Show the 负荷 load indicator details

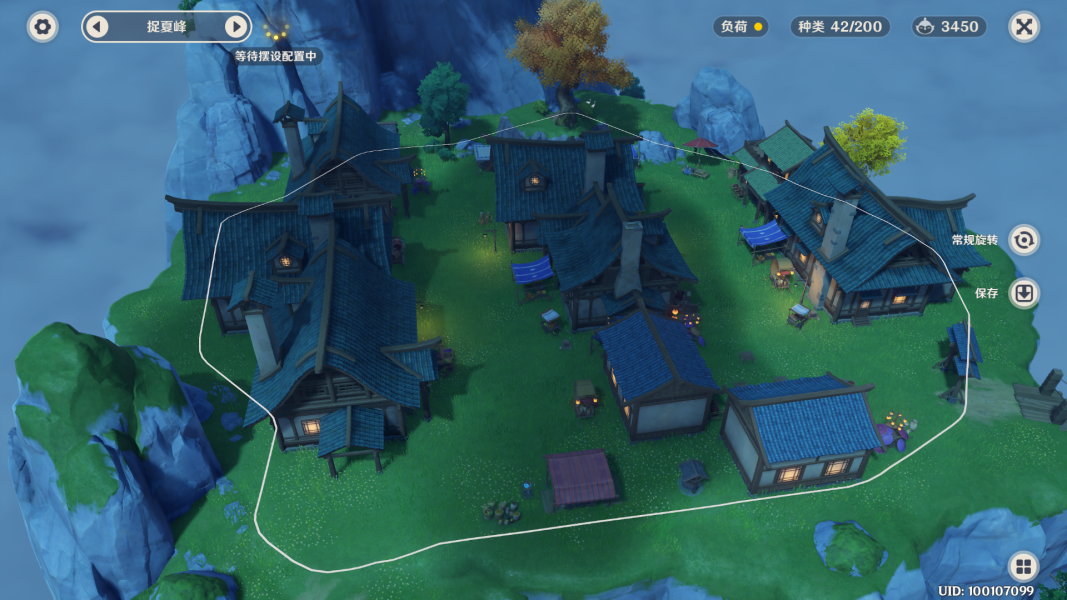[742, 27]
